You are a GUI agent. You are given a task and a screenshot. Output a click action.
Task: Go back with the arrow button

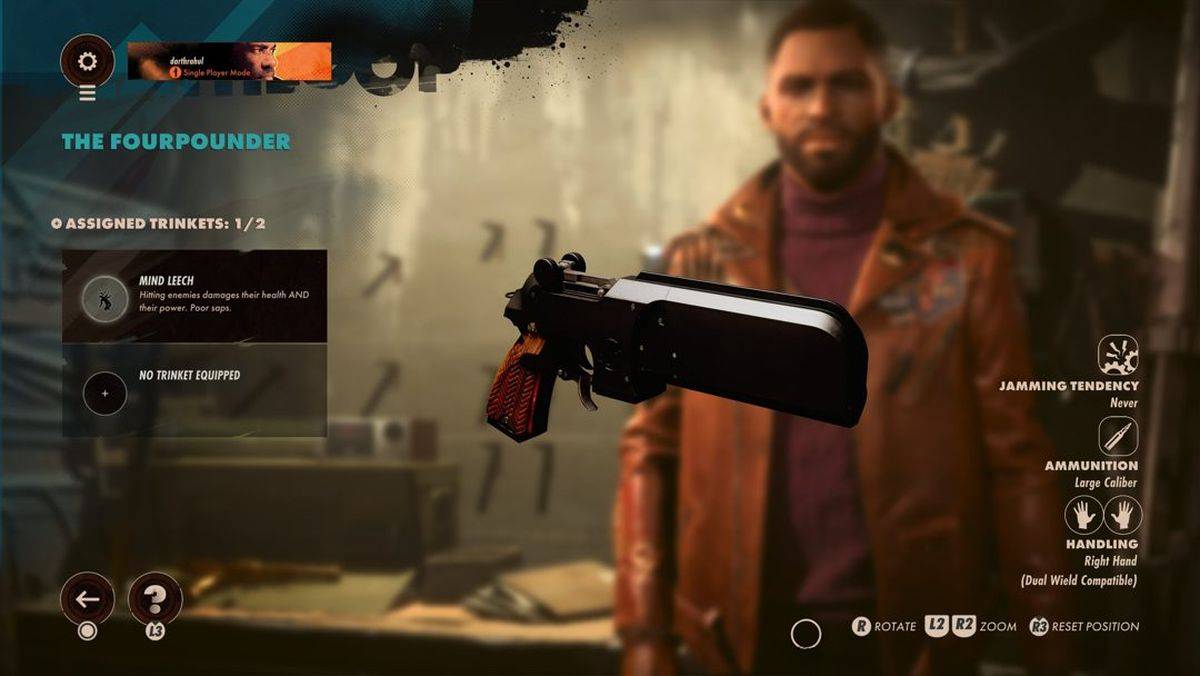[87, 600]
